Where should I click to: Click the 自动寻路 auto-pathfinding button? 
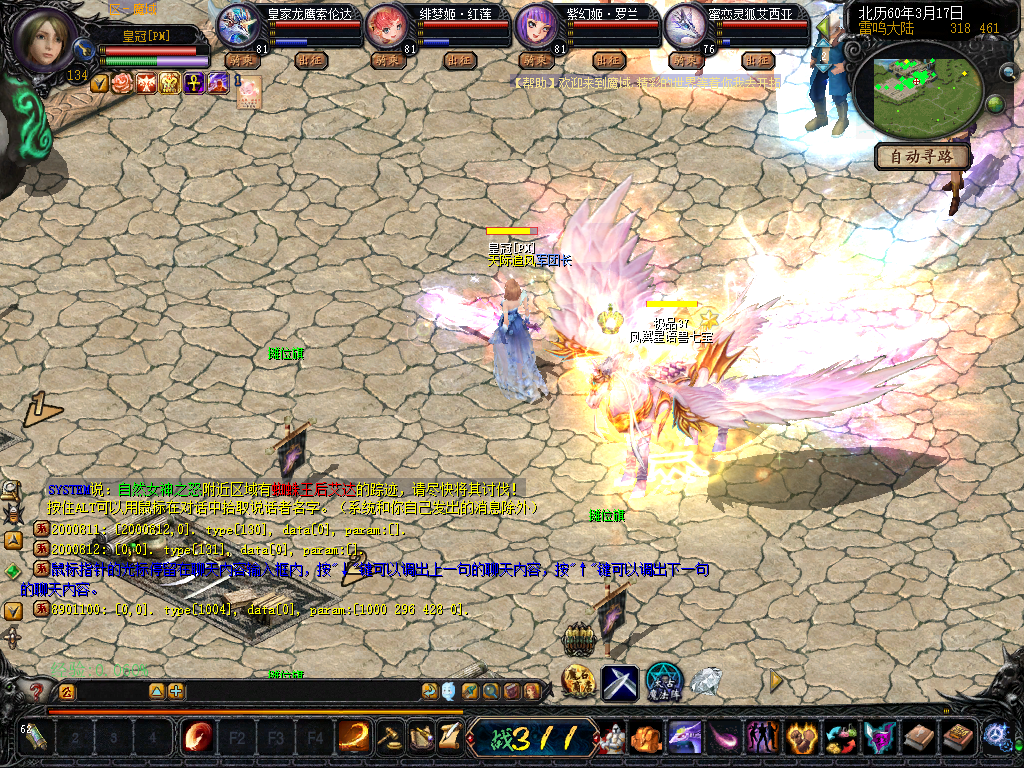[x=922, y=156]
